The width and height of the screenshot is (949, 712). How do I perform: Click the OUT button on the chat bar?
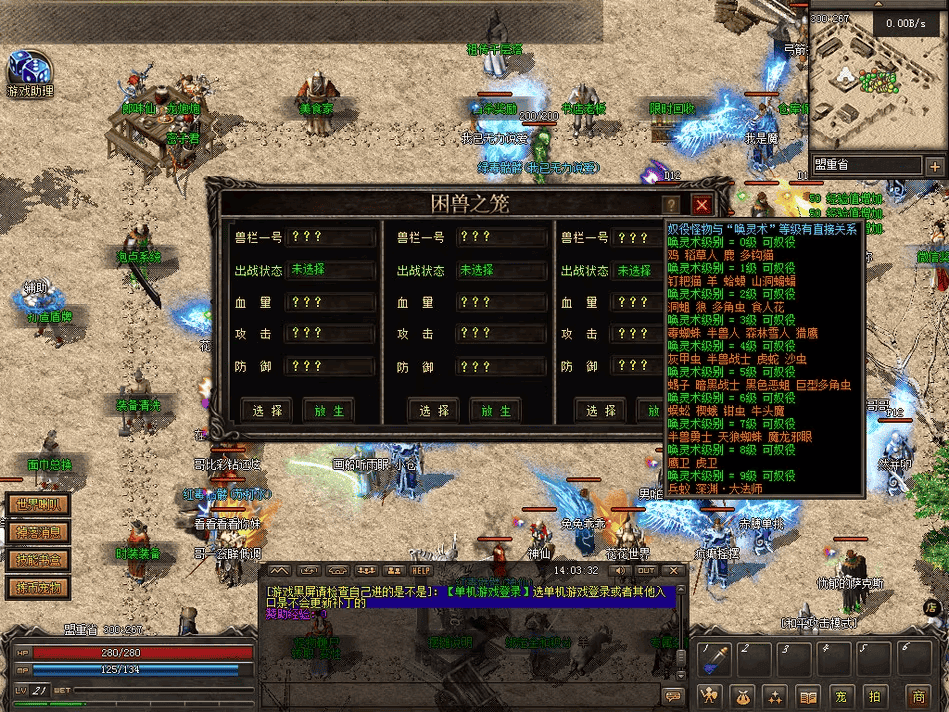click(646, 571)
